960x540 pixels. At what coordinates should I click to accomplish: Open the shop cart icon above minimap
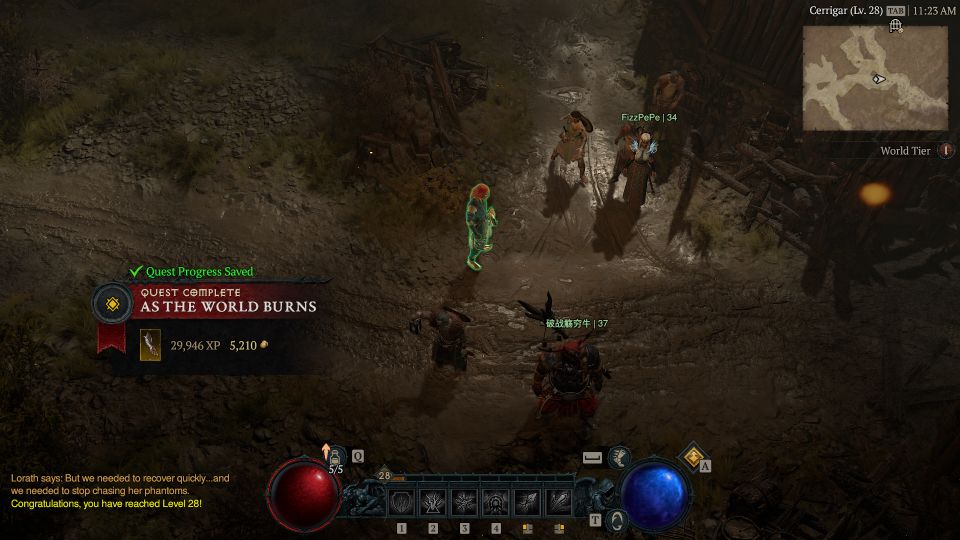[x=896, y=26]
